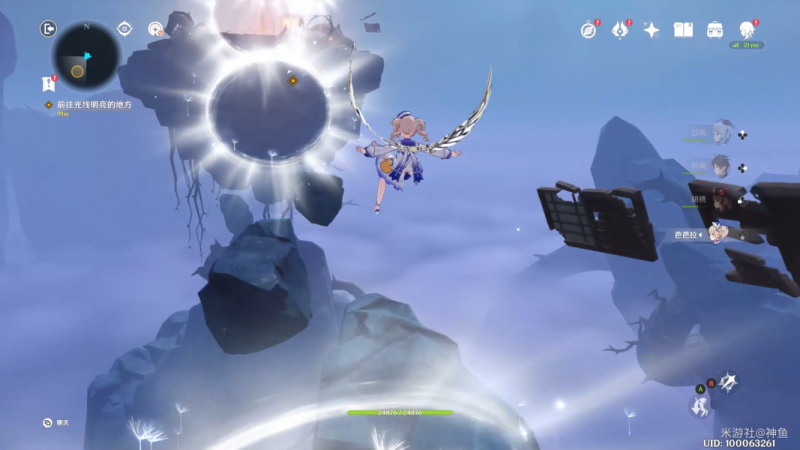Switch to party member 胡桃

[721, 199]
